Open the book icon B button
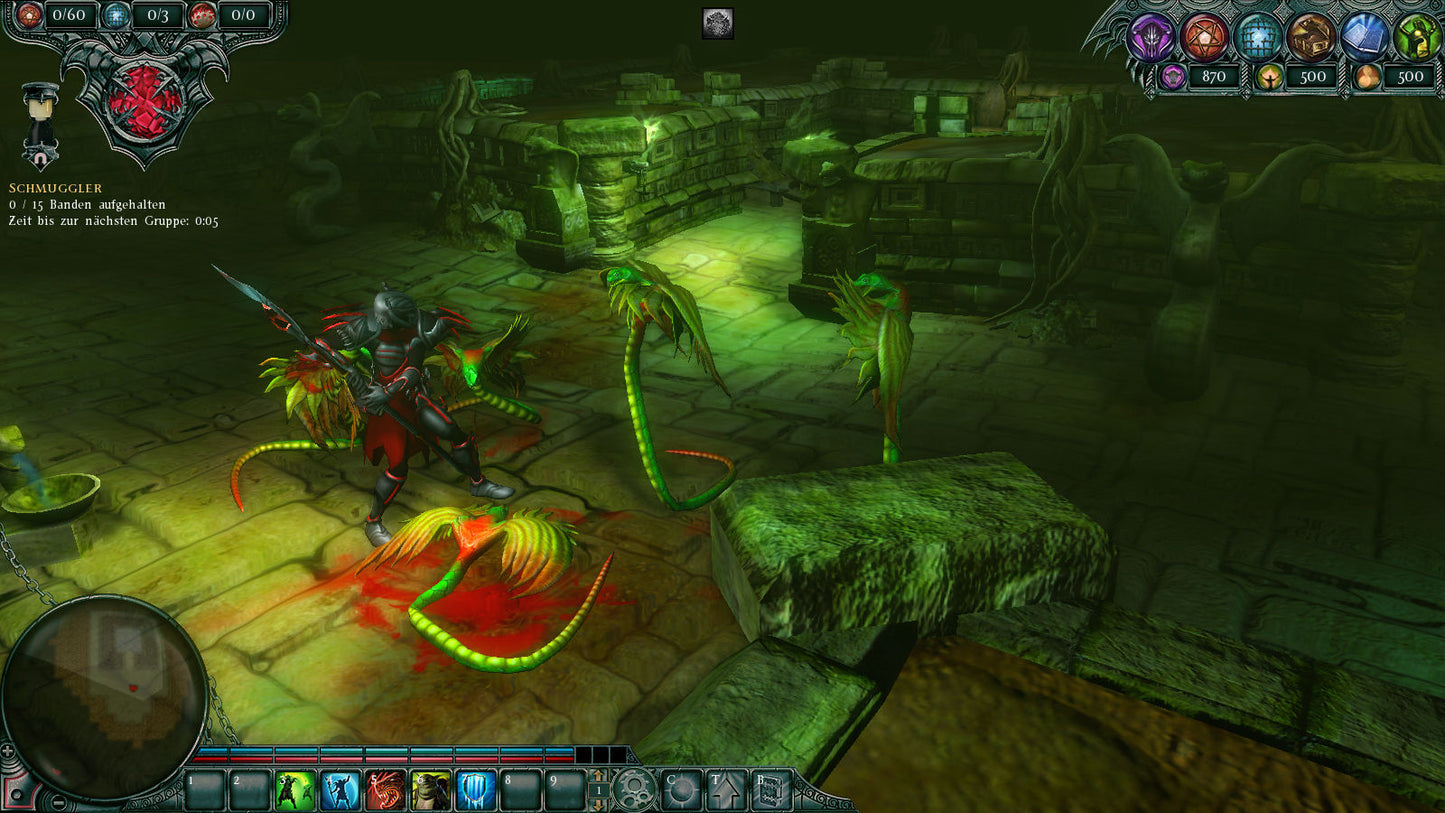The image size is (1445, 813). (771, 790)
